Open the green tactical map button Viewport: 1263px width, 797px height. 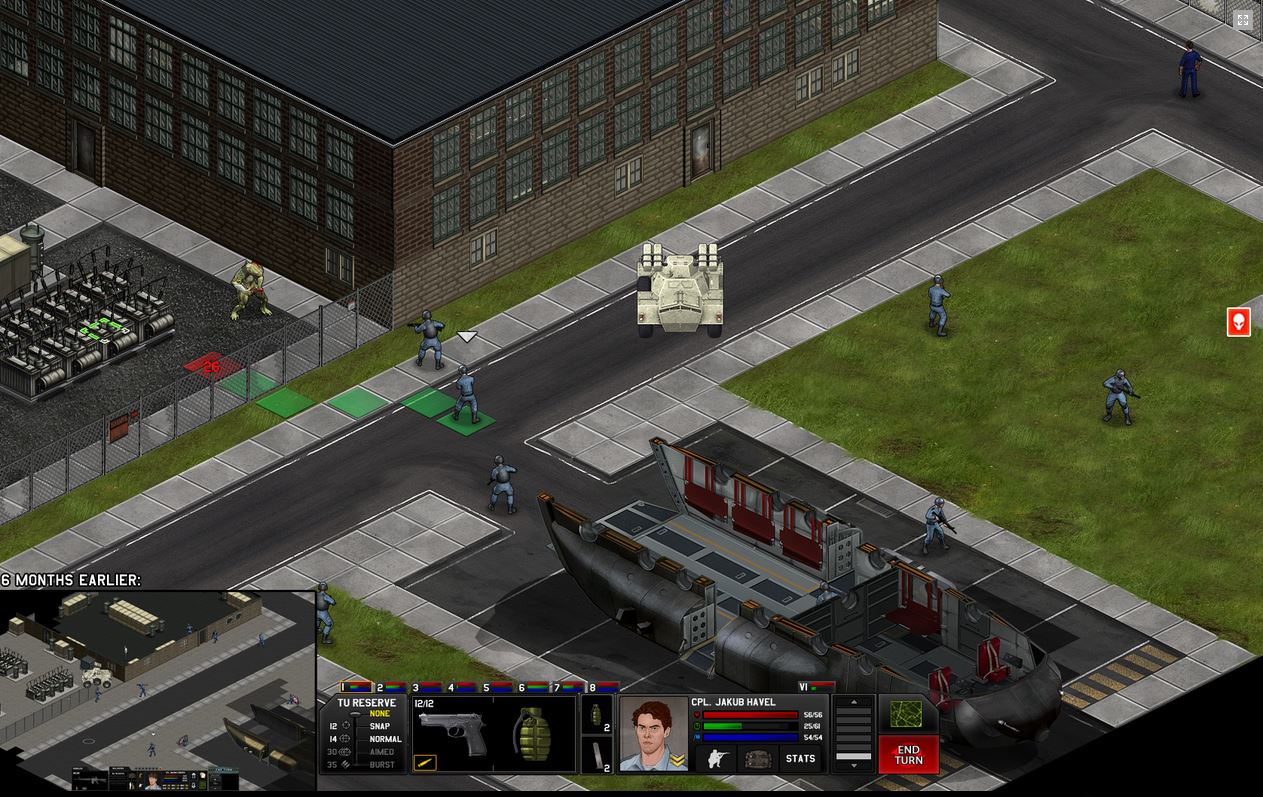tap(906, 713)
